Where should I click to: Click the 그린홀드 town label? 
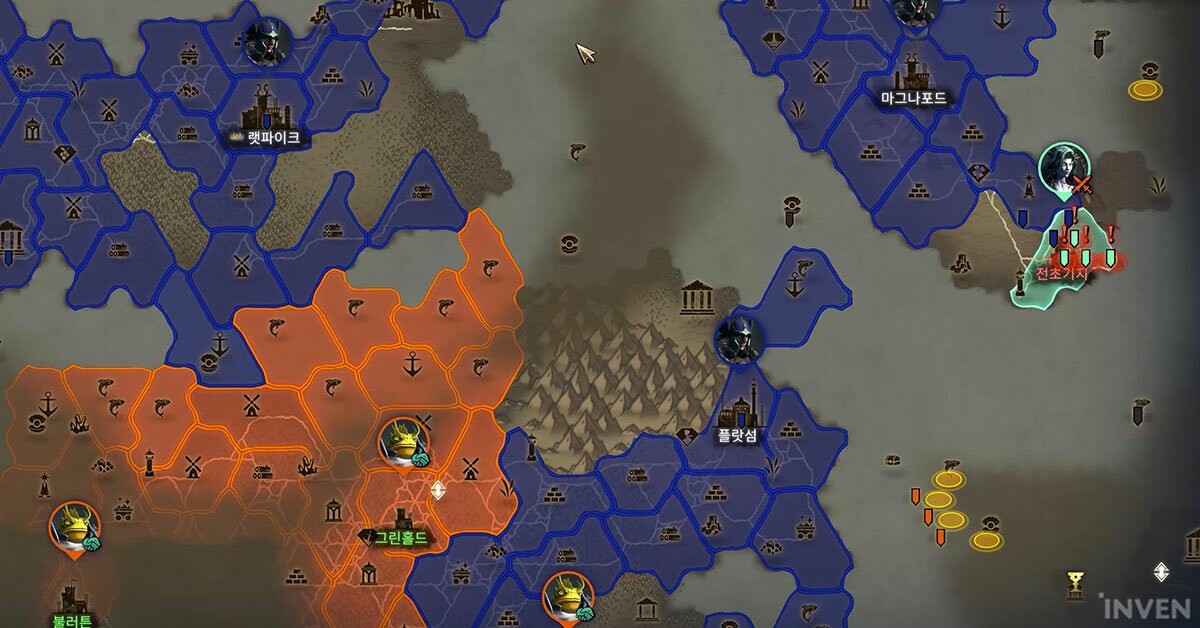399,538
